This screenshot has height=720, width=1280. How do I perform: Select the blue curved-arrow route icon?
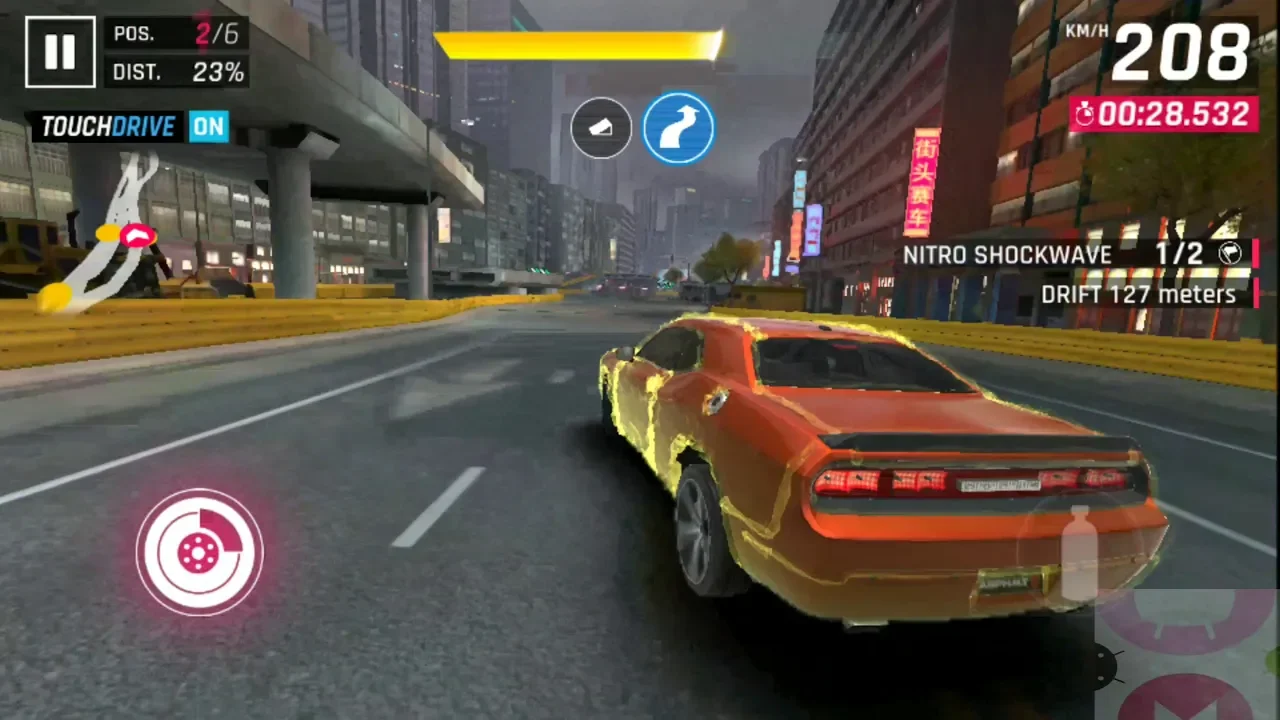[x=678, y=128]
